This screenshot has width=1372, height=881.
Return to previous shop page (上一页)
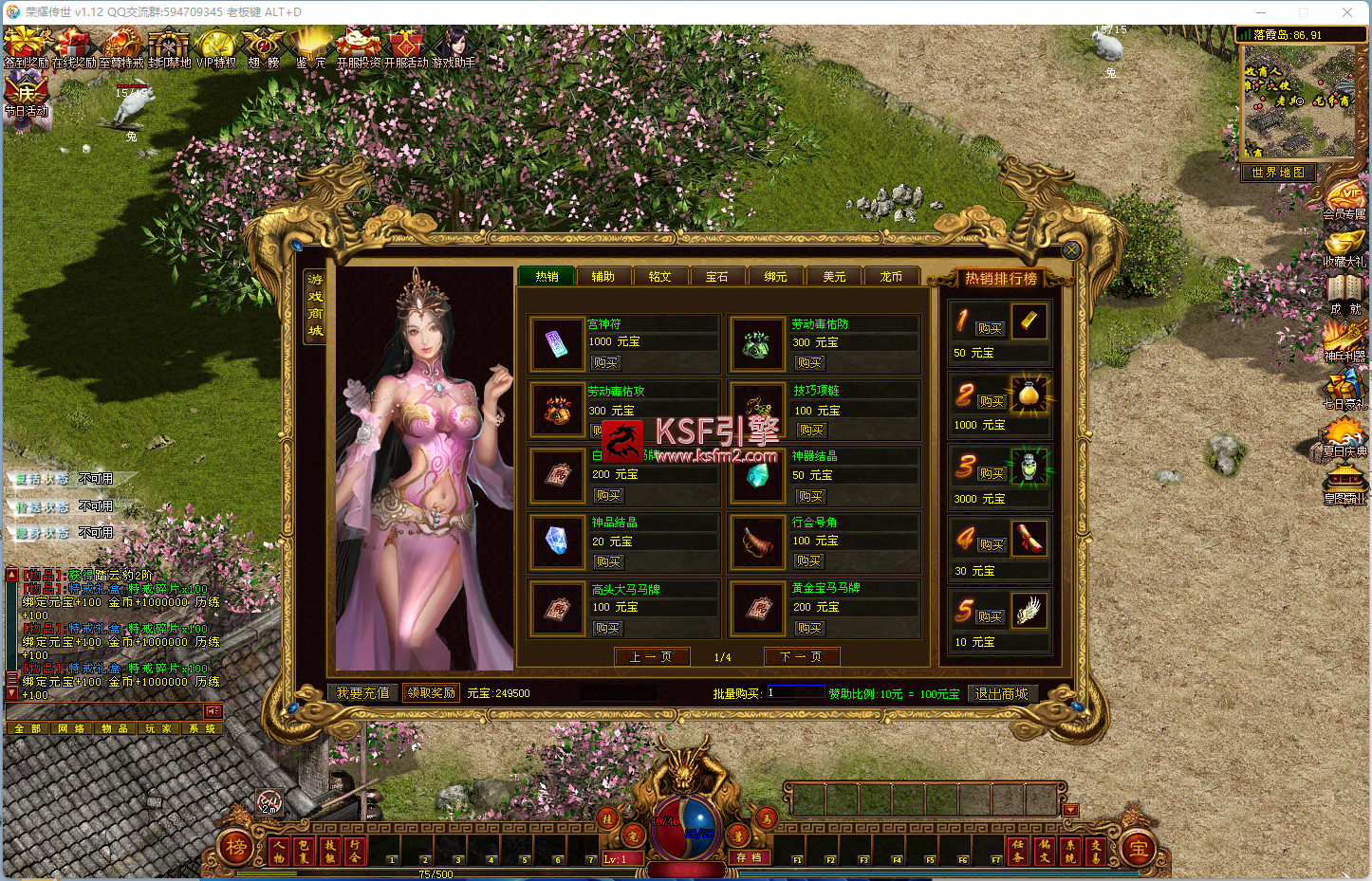point(651,656)
